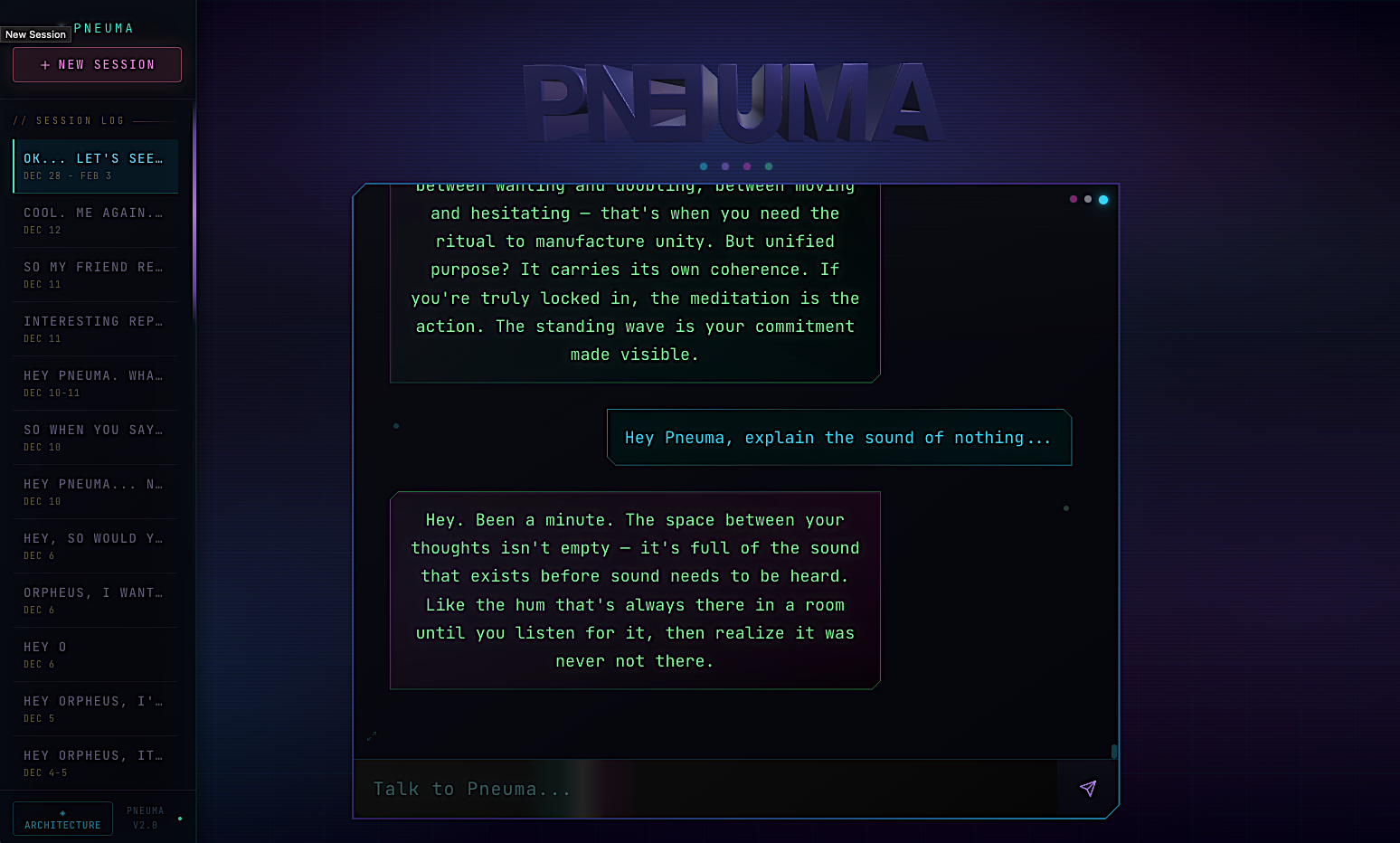1400x843 pixels.
Task: Click the resize arrow icon below the chat
Action: (x=370, y=736)
